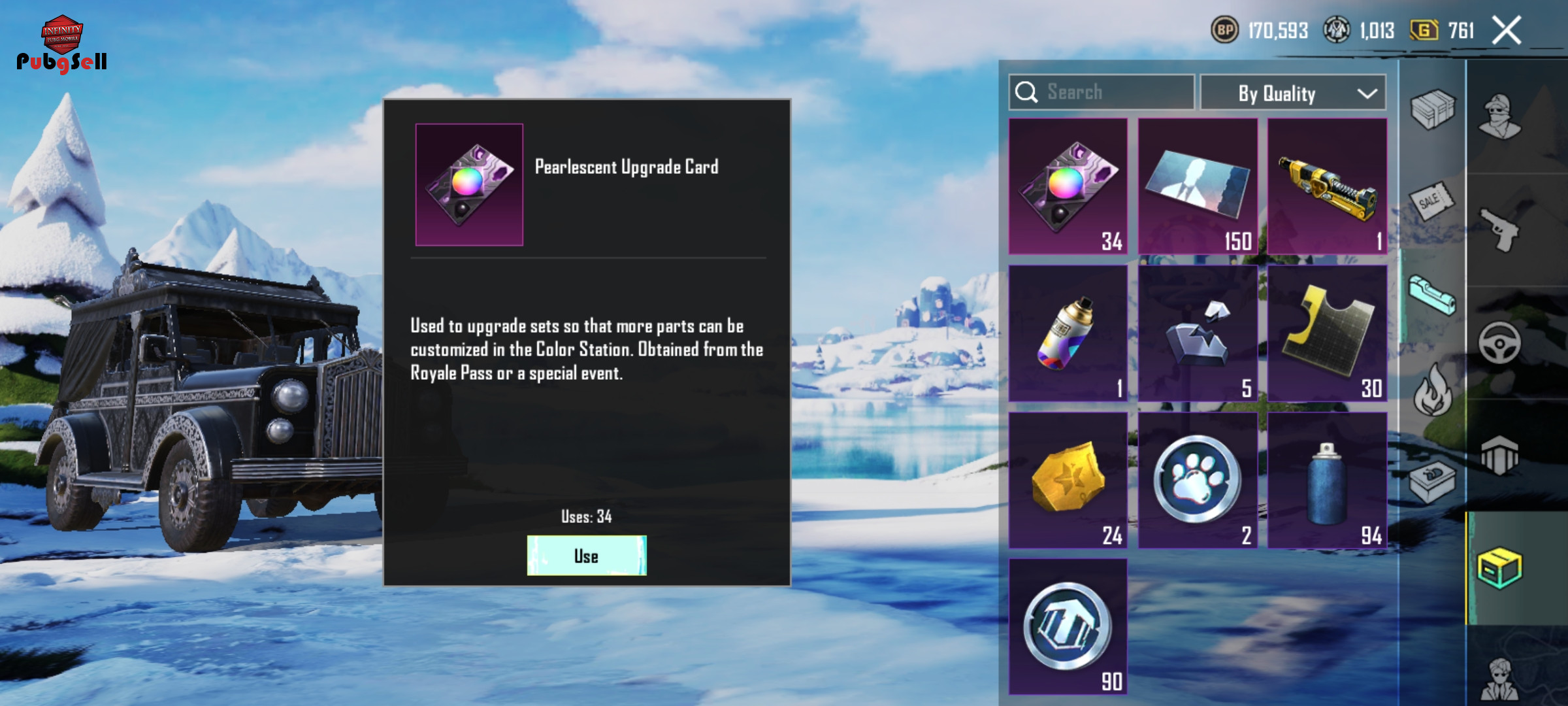
Task: Select the colorful spray can slot
Action: [1068, 333]
